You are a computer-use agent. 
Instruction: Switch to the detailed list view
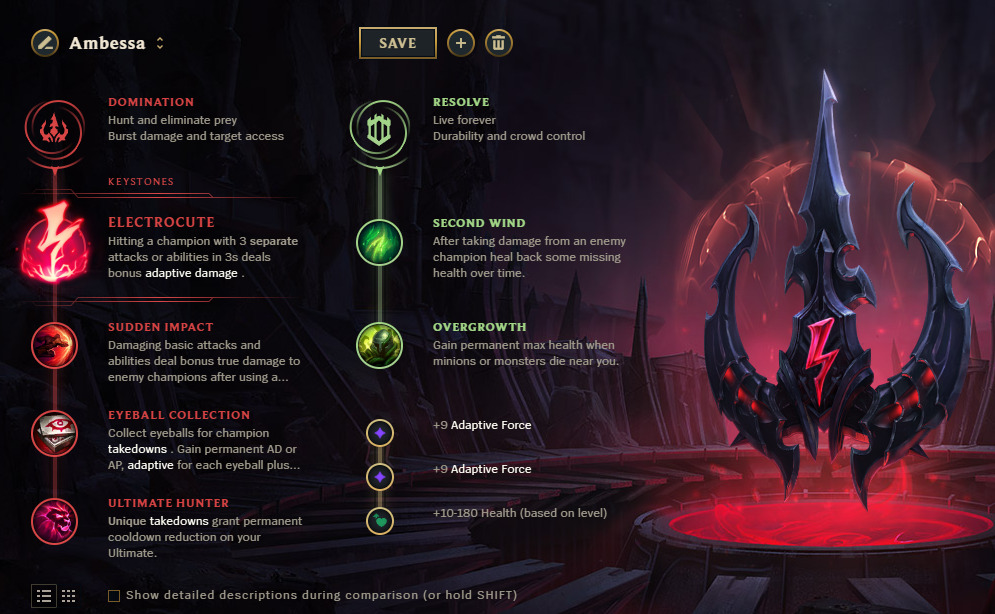[44, 596]
